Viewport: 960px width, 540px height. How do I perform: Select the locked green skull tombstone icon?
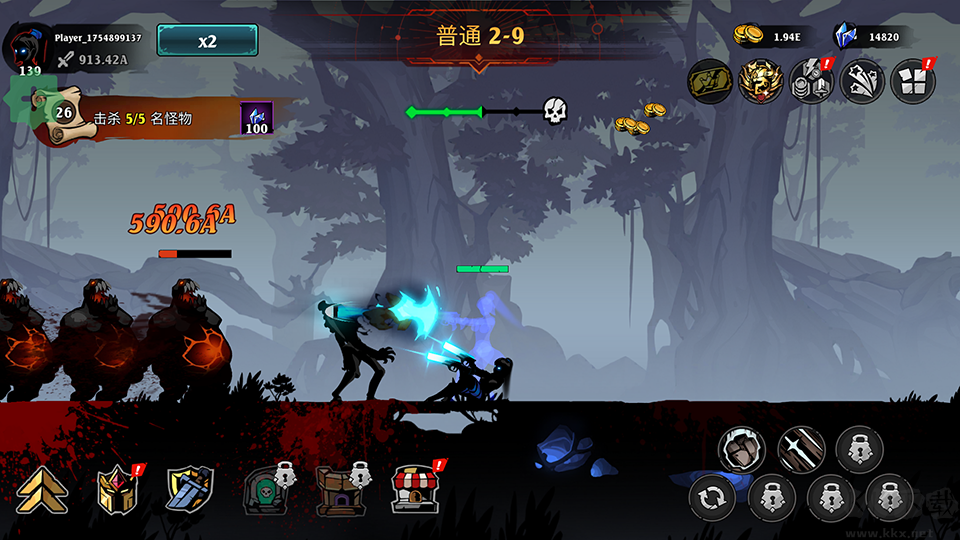[264, 490]
